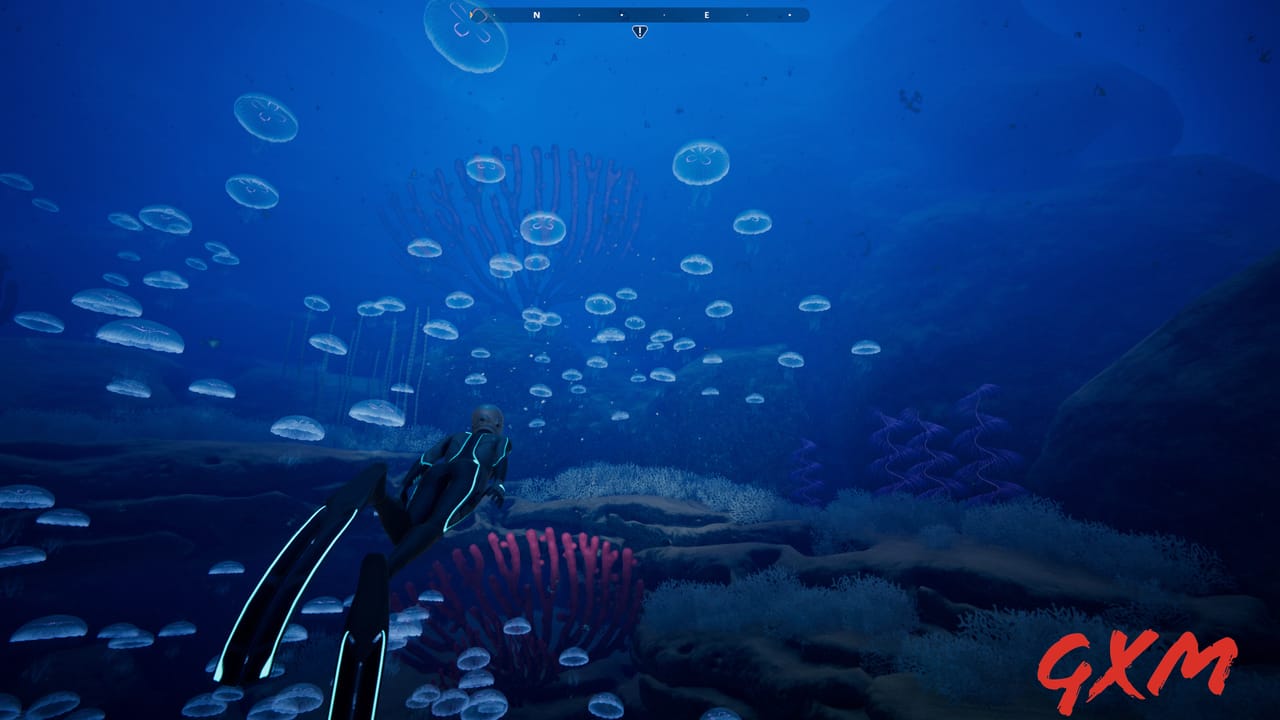Click the midpoint dot on the compass strip
1280x720 pixels.
click(621, 16)
